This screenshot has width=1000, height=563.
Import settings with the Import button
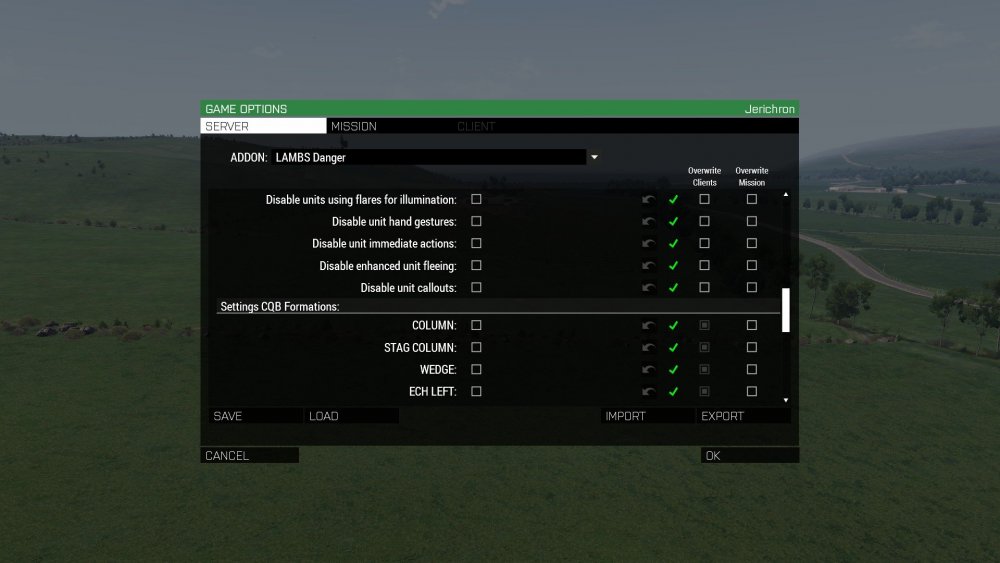(x=647, y=416)
